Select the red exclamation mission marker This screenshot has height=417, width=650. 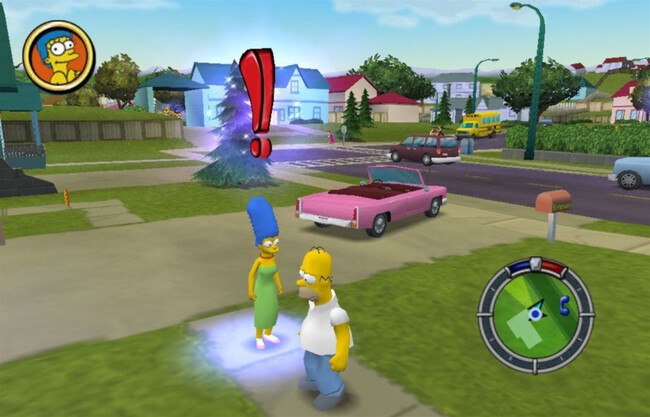[x=258, y=102]
